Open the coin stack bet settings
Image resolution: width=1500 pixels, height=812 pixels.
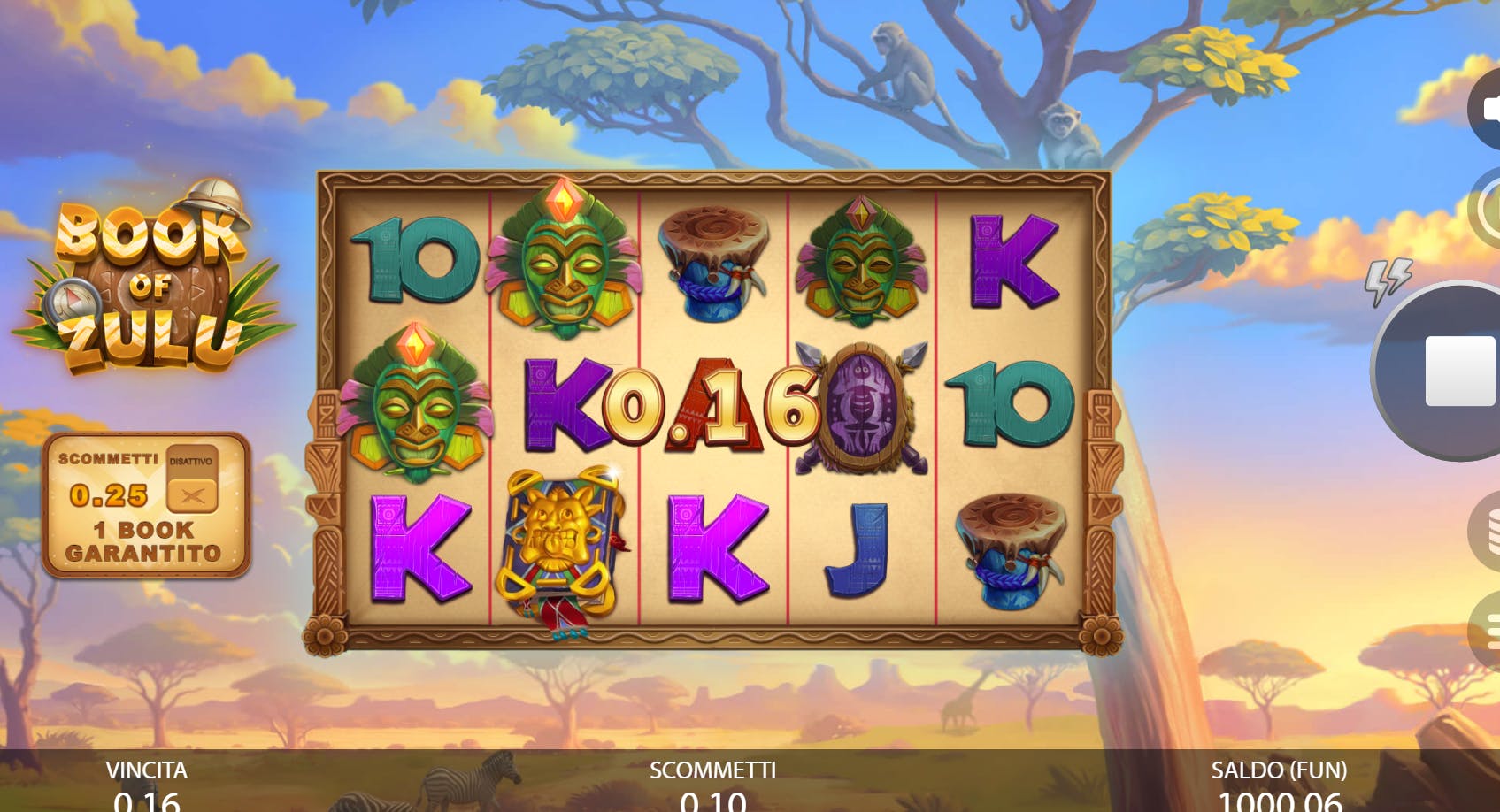pyautogui.click(x=1487, y=530)
